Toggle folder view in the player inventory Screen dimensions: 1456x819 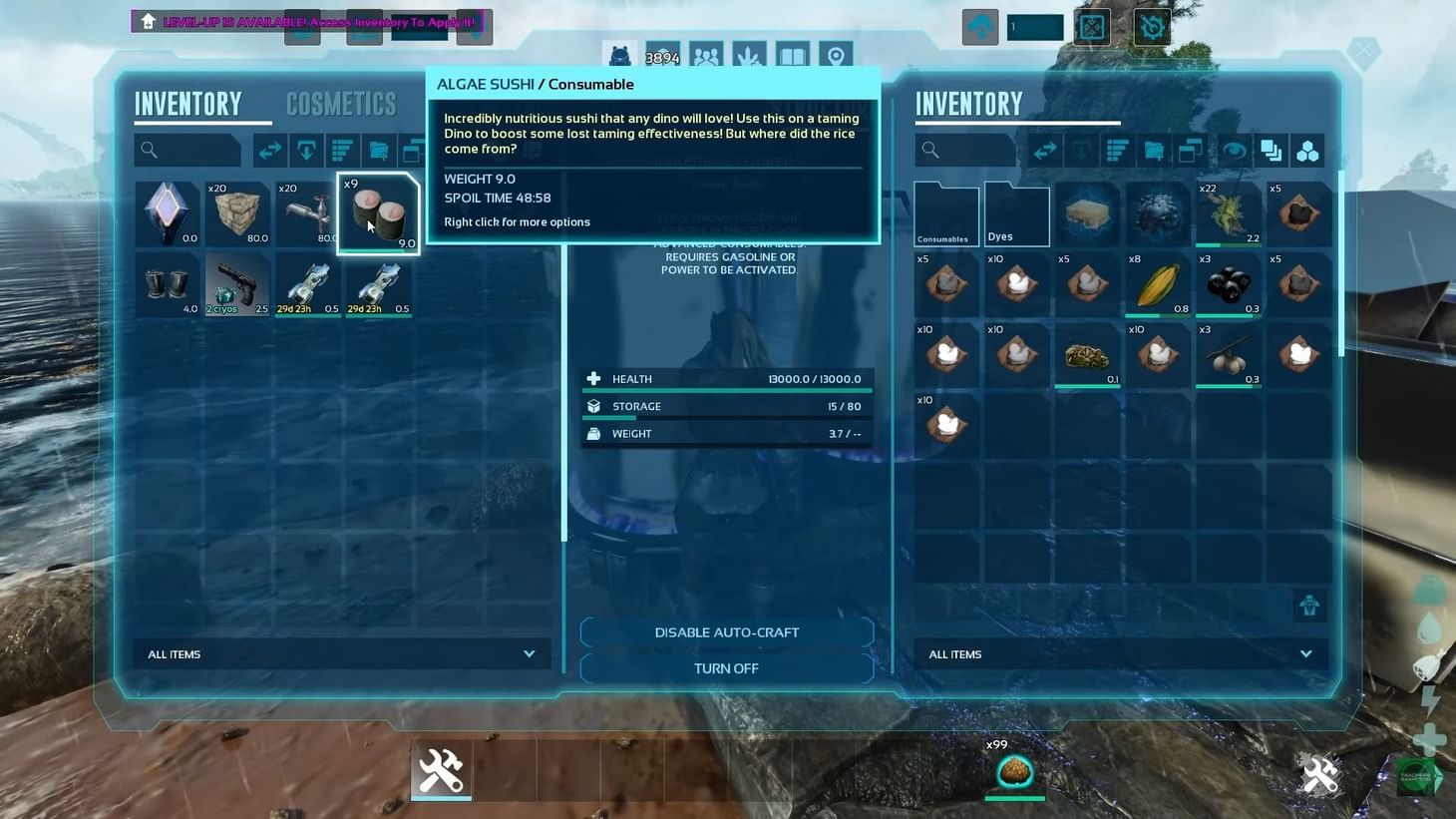coord(413,150)
